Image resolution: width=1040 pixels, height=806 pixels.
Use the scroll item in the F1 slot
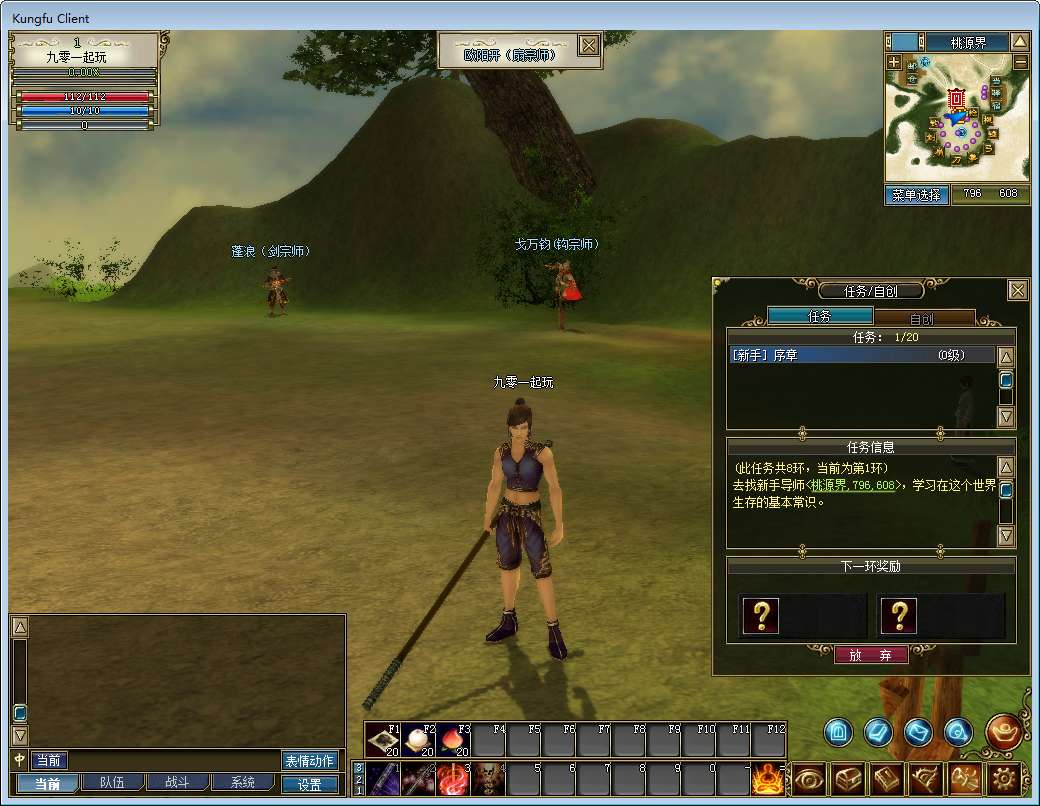383,741
